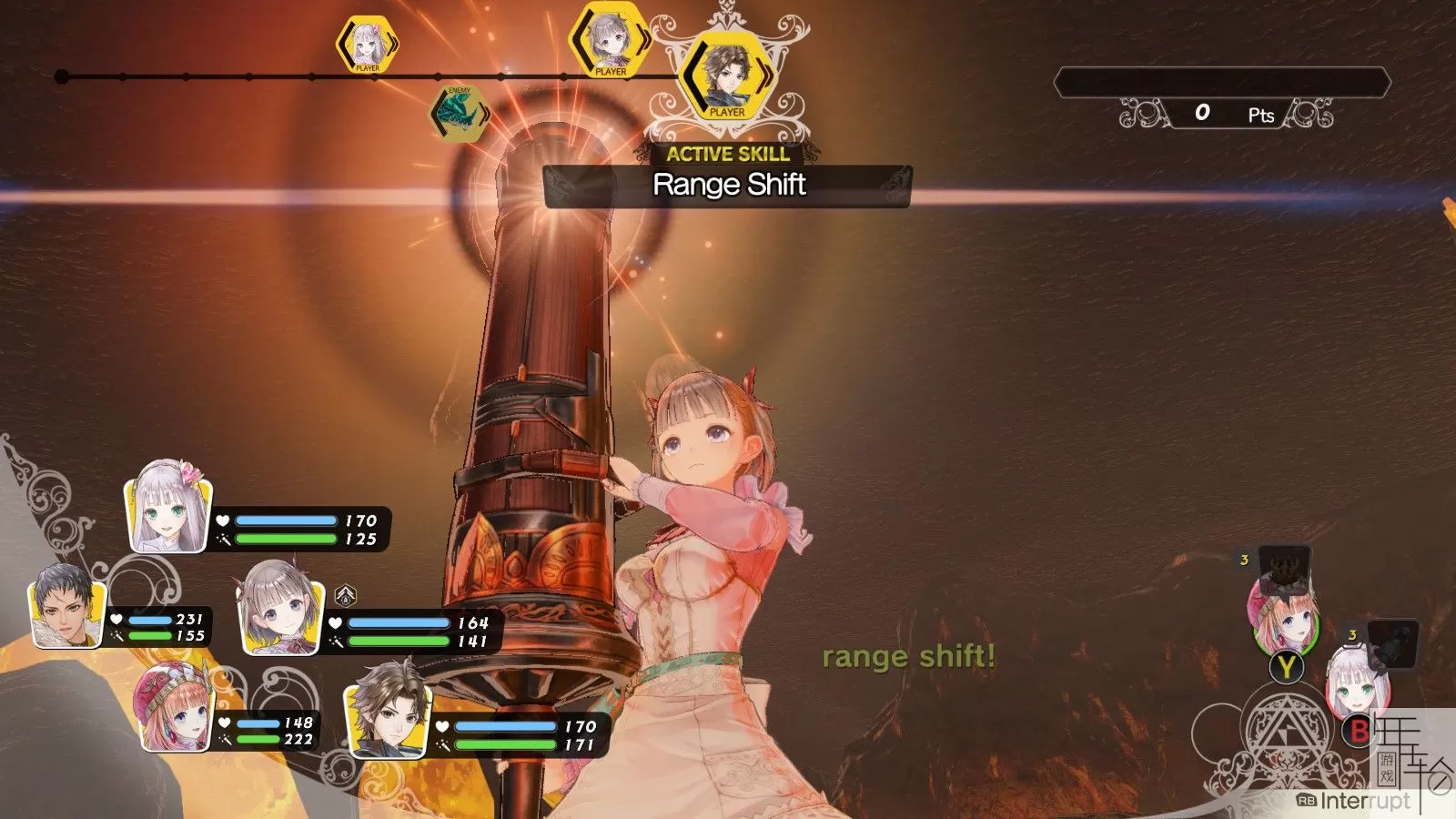Select the grey-haired girl's party status portrait
1456x819 pixels.
(280, 608)
